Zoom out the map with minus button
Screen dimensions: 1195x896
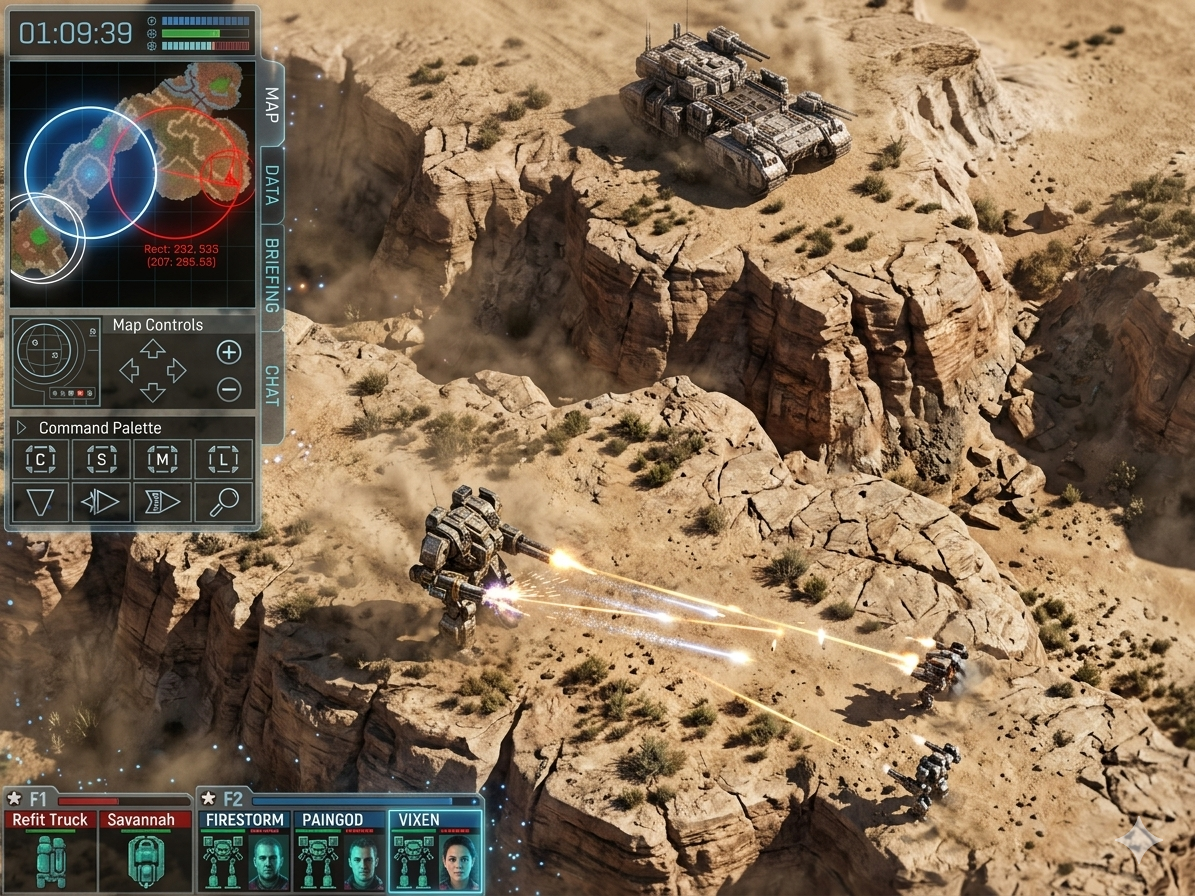(x=229, y=390)
